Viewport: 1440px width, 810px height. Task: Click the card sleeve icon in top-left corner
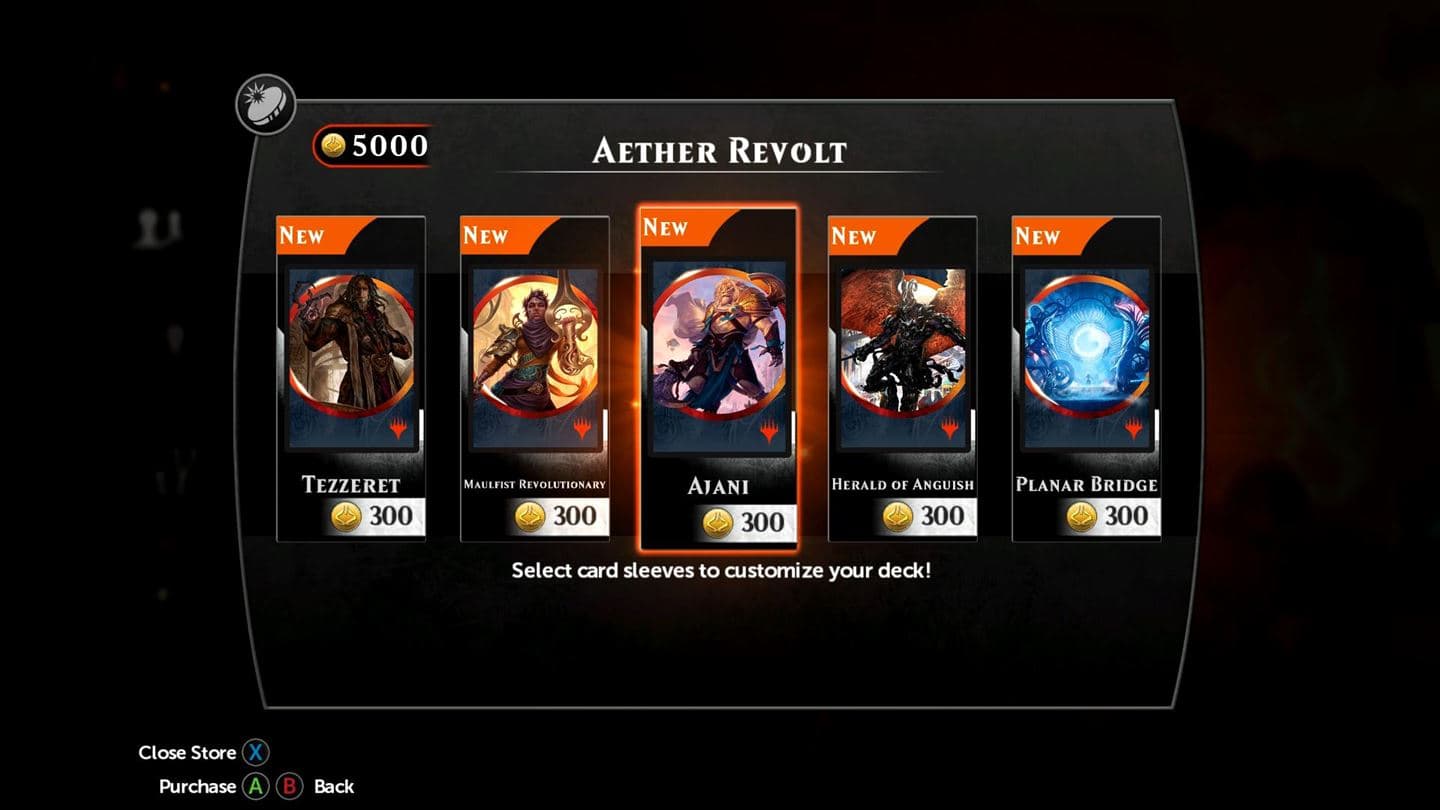click(x=263, y=103)
